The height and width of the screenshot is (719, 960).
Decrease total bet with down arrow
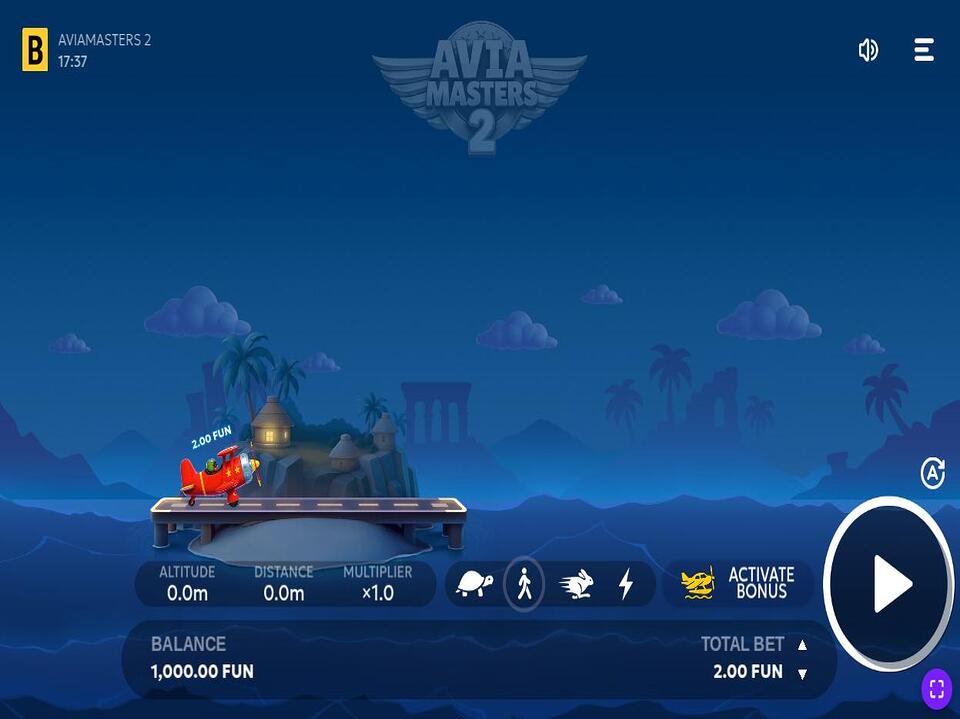pos(802,674)
